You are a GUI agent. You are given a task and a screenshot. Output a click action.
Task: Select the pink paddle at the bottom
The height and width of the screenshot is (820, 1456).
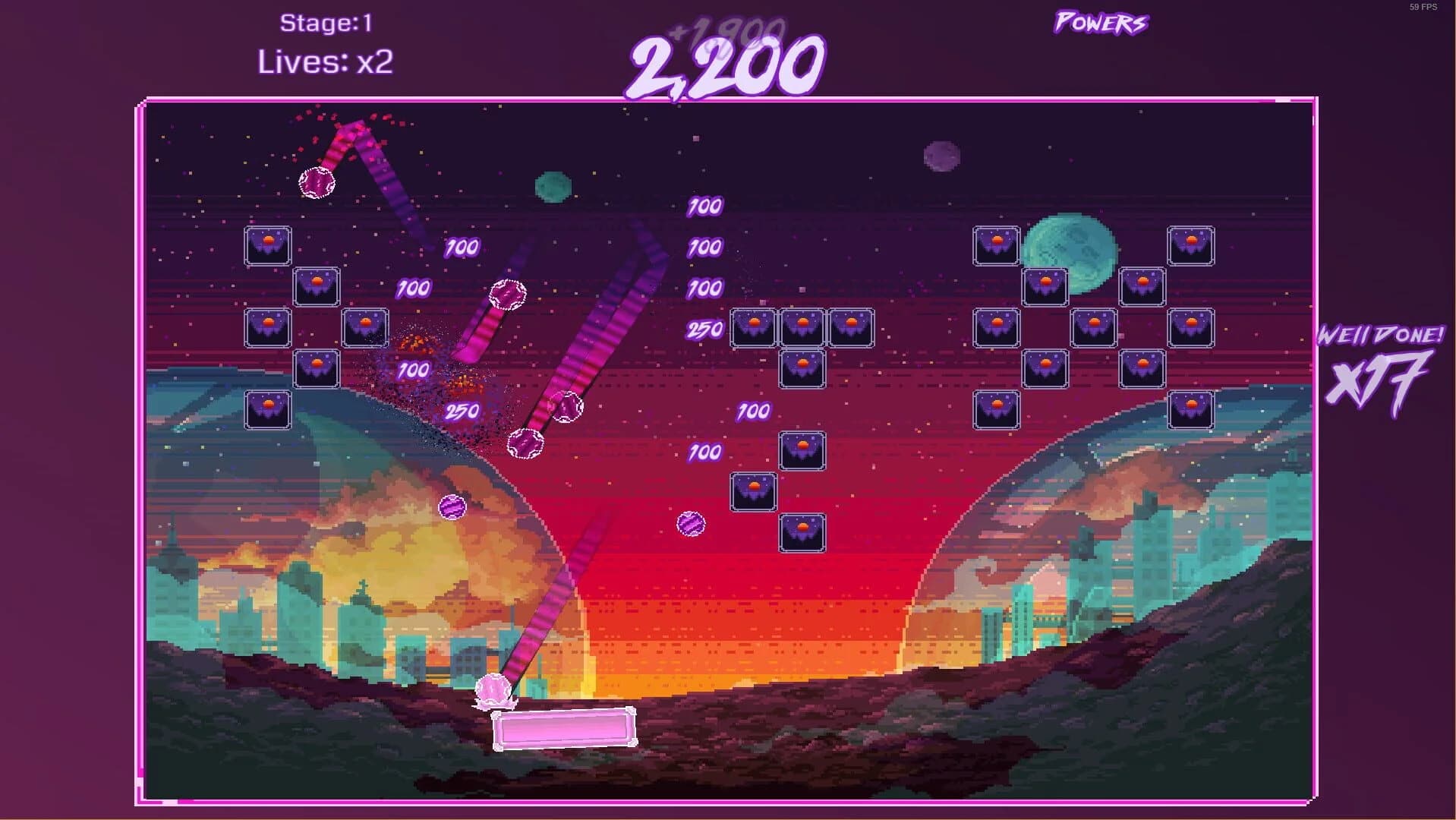pos(563,729)
